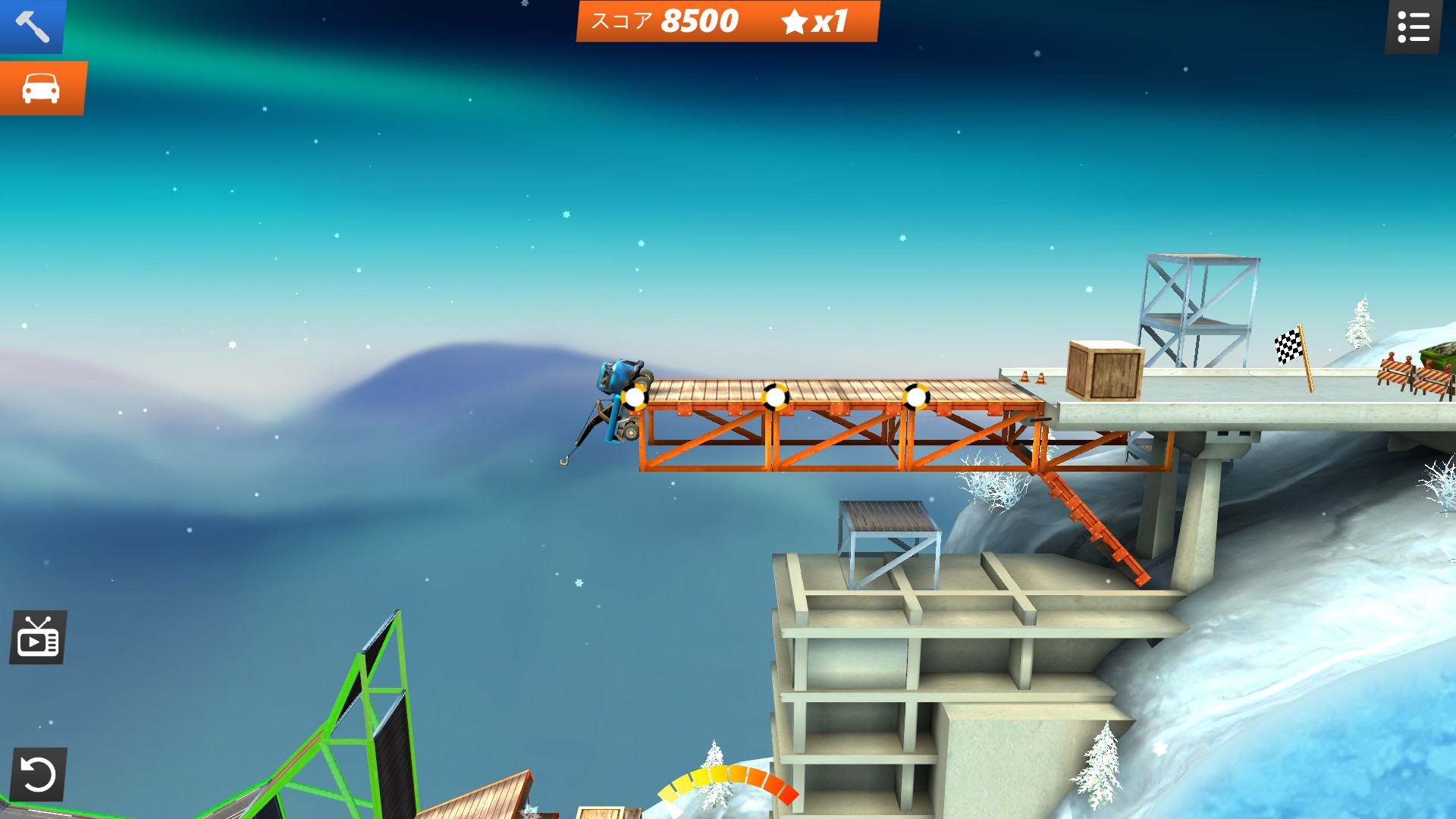Image resolution: width=1456 pixels, height=819 pixels.
Task: Toggle the rightmost bridge joint marker
Action: pos(915,395)
